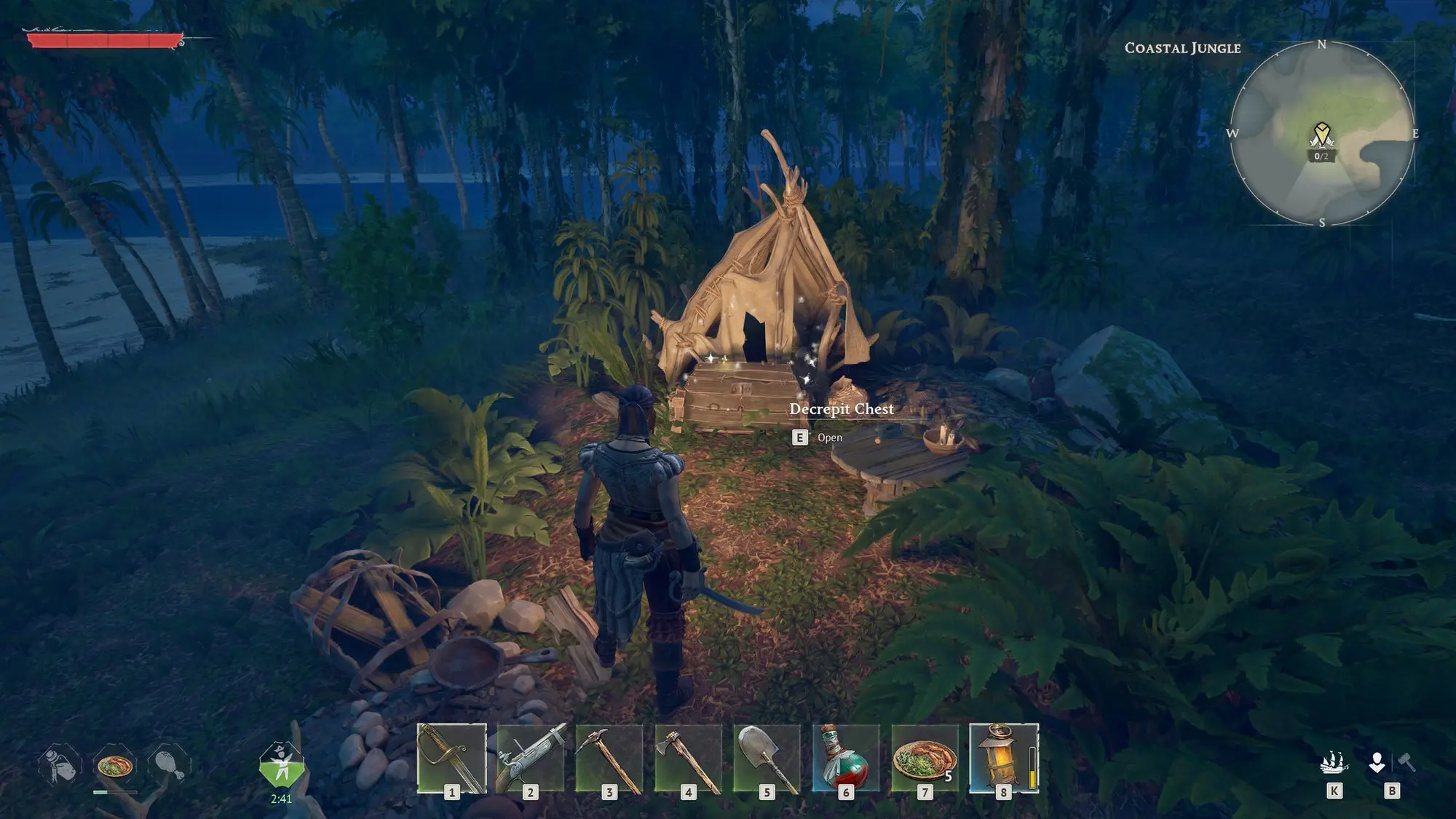
Task: Toggle the lantern hotbar slot
Action: coord(1003,758)
